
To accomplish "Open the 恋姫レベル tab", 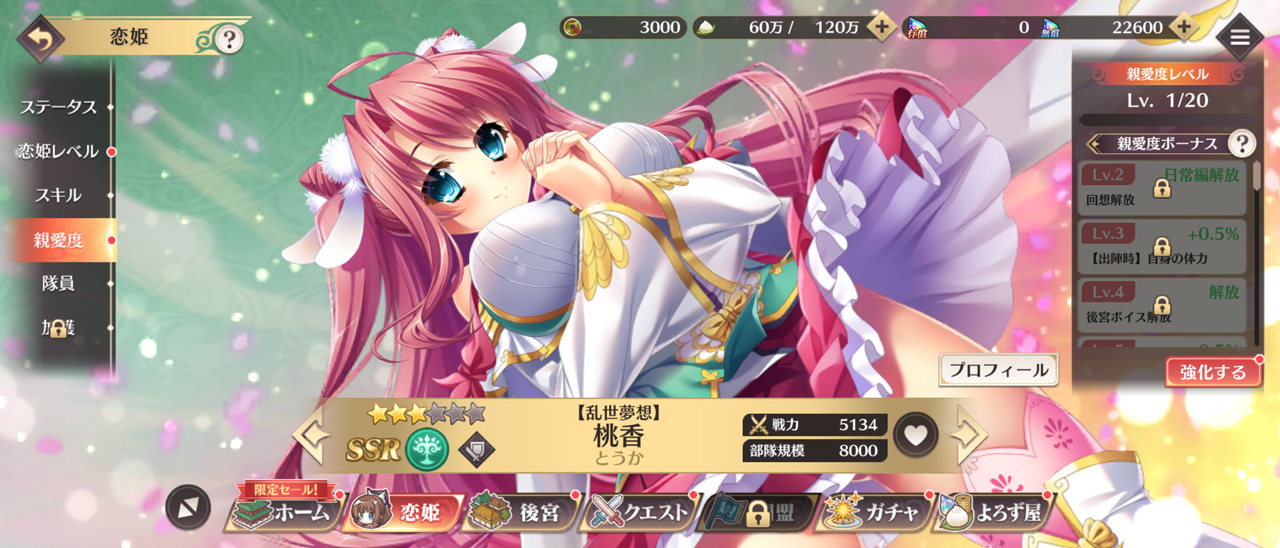I will point(58,151).
